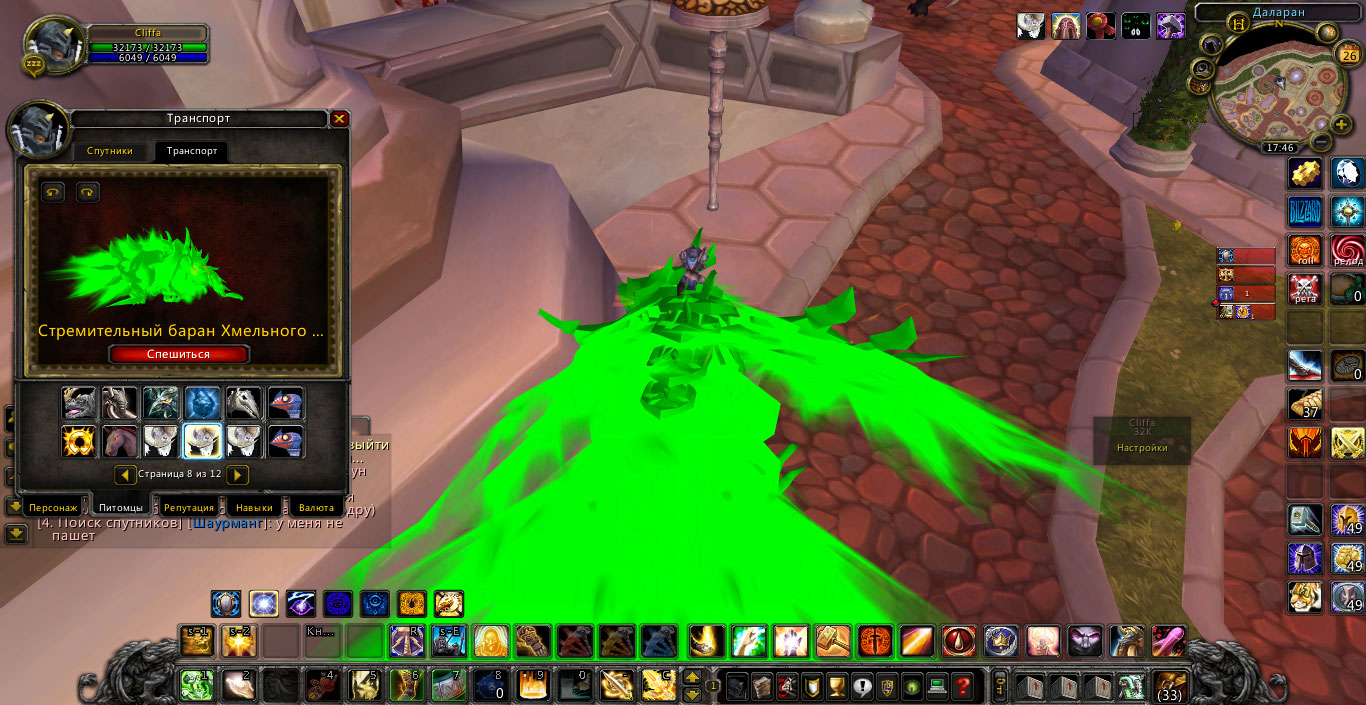This screenshot has width=1366, height=705.
Task: Go to the previous mount page
Action: coord(126,474)
